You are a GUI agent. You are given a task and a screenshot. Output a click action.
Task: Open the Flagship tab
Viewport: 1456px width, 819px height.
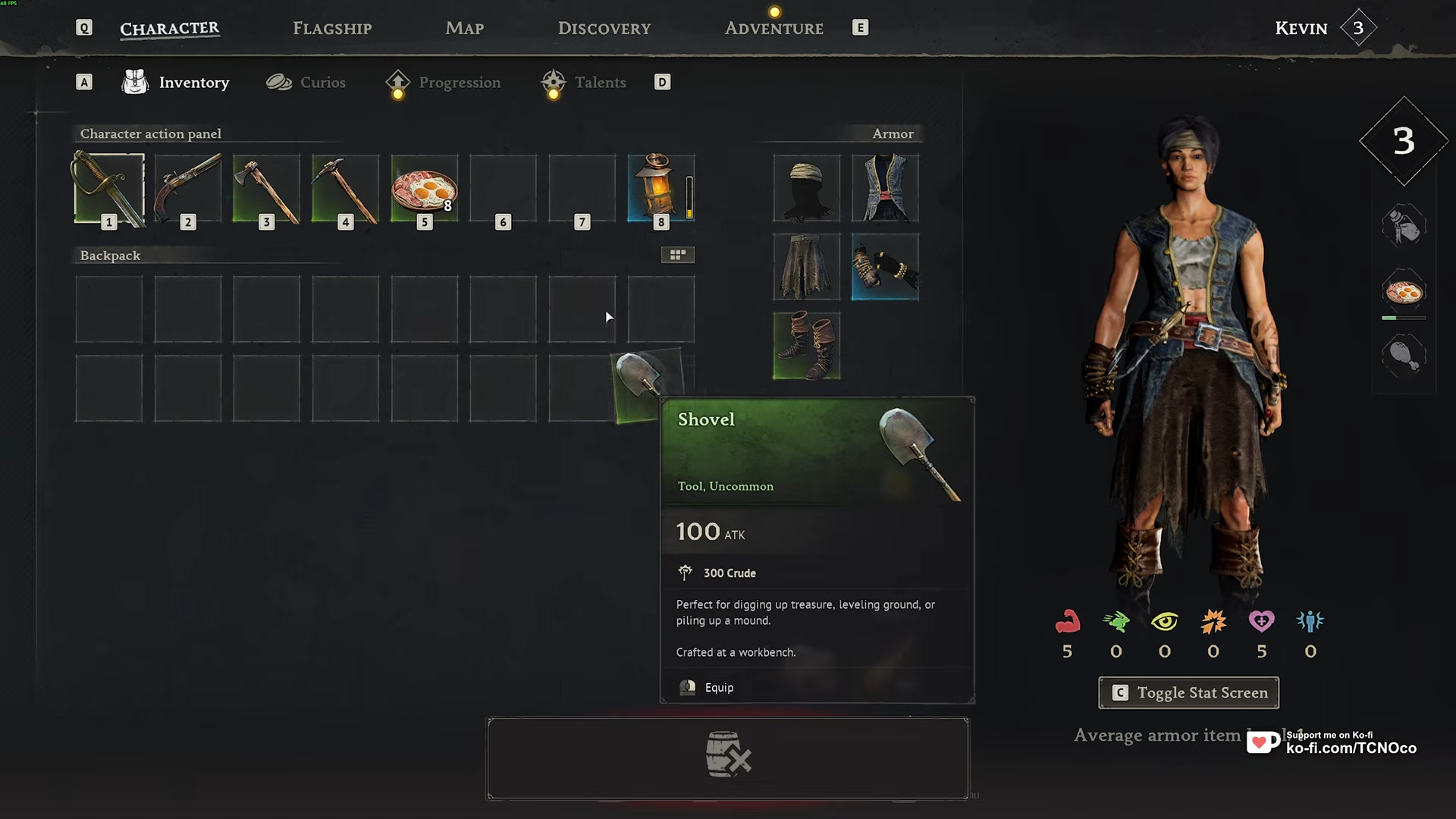[x=332, y=29]
